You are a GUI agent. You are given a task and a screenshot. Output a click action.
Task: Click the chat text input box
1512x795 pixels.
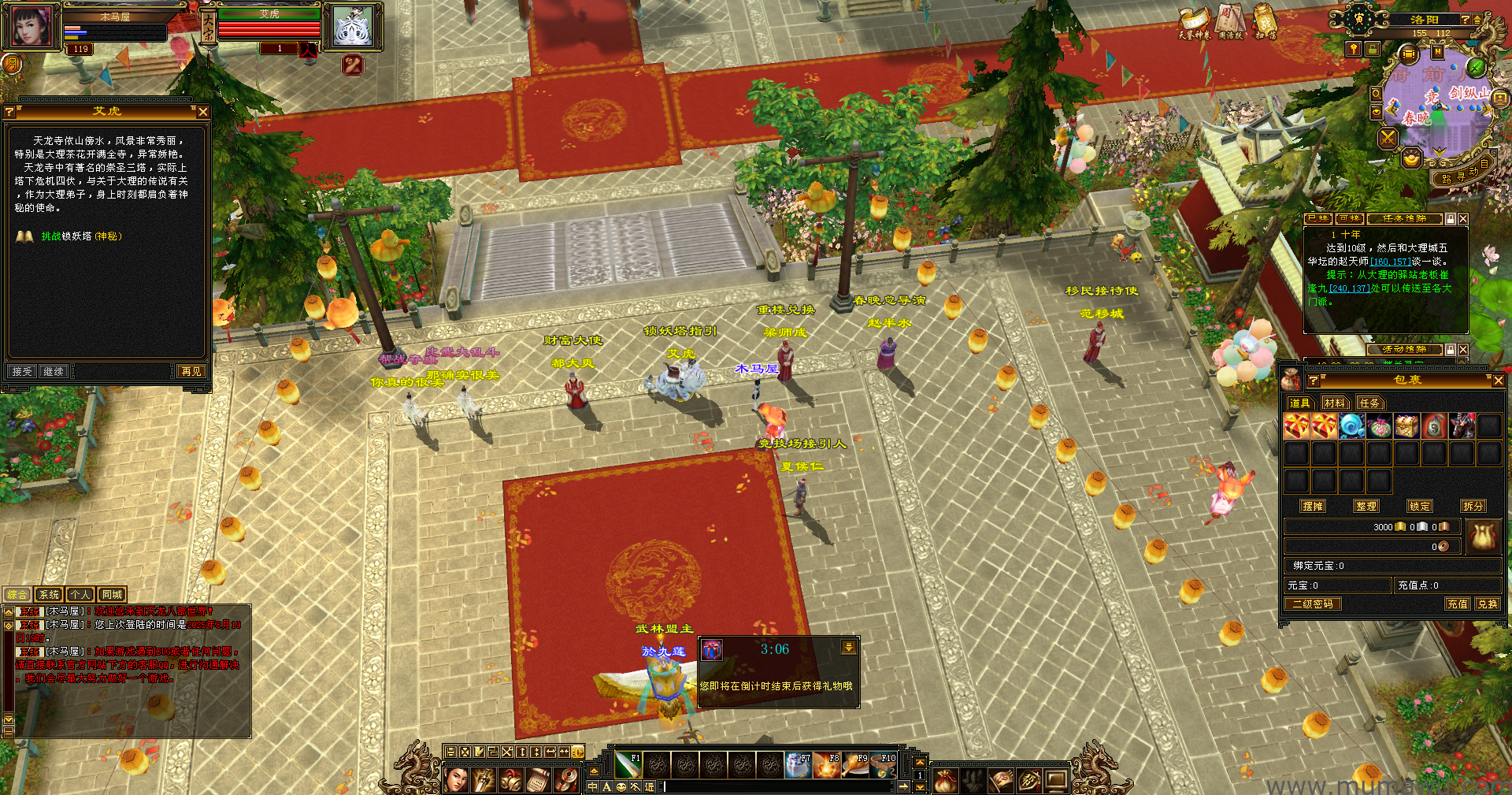coord(780,786)
